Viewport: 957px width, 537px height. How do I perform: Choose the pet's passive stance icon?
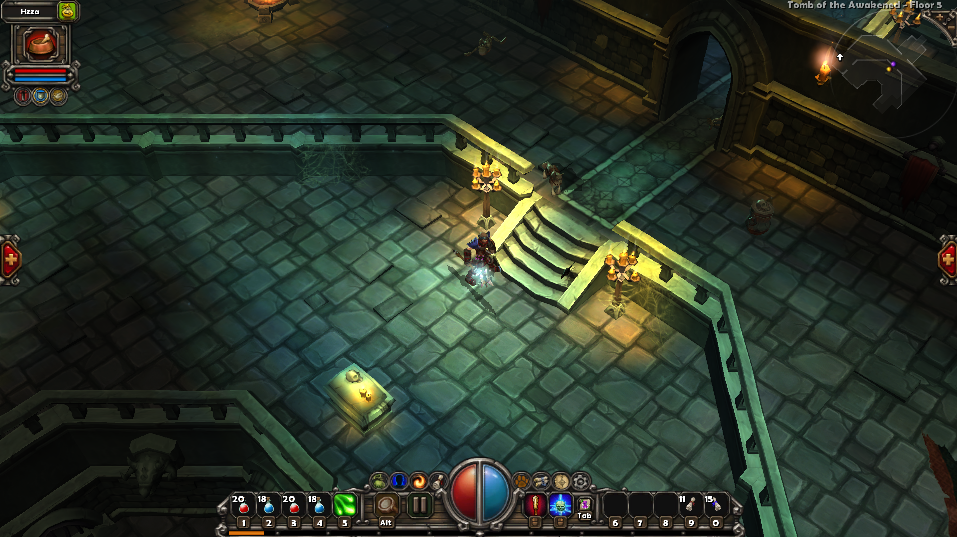click(x=58, y=96)
